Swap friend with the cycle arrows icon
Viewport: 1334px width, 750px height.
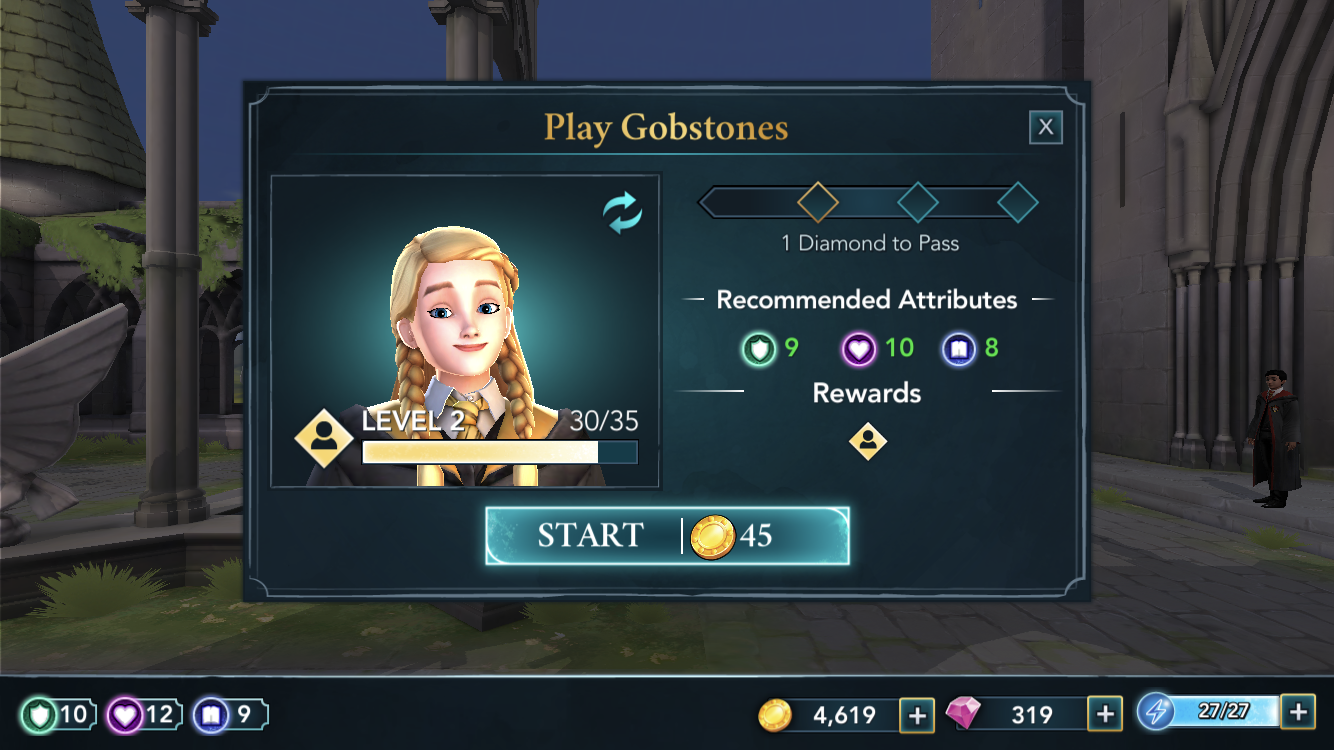click(x=622, y=213)
